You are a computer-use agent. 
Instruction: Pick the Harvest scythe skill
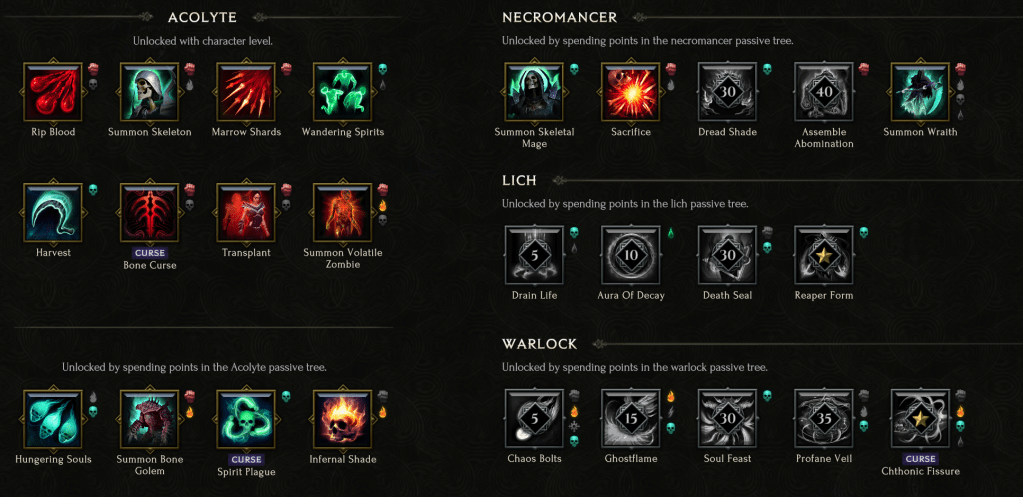pos(52,213)
